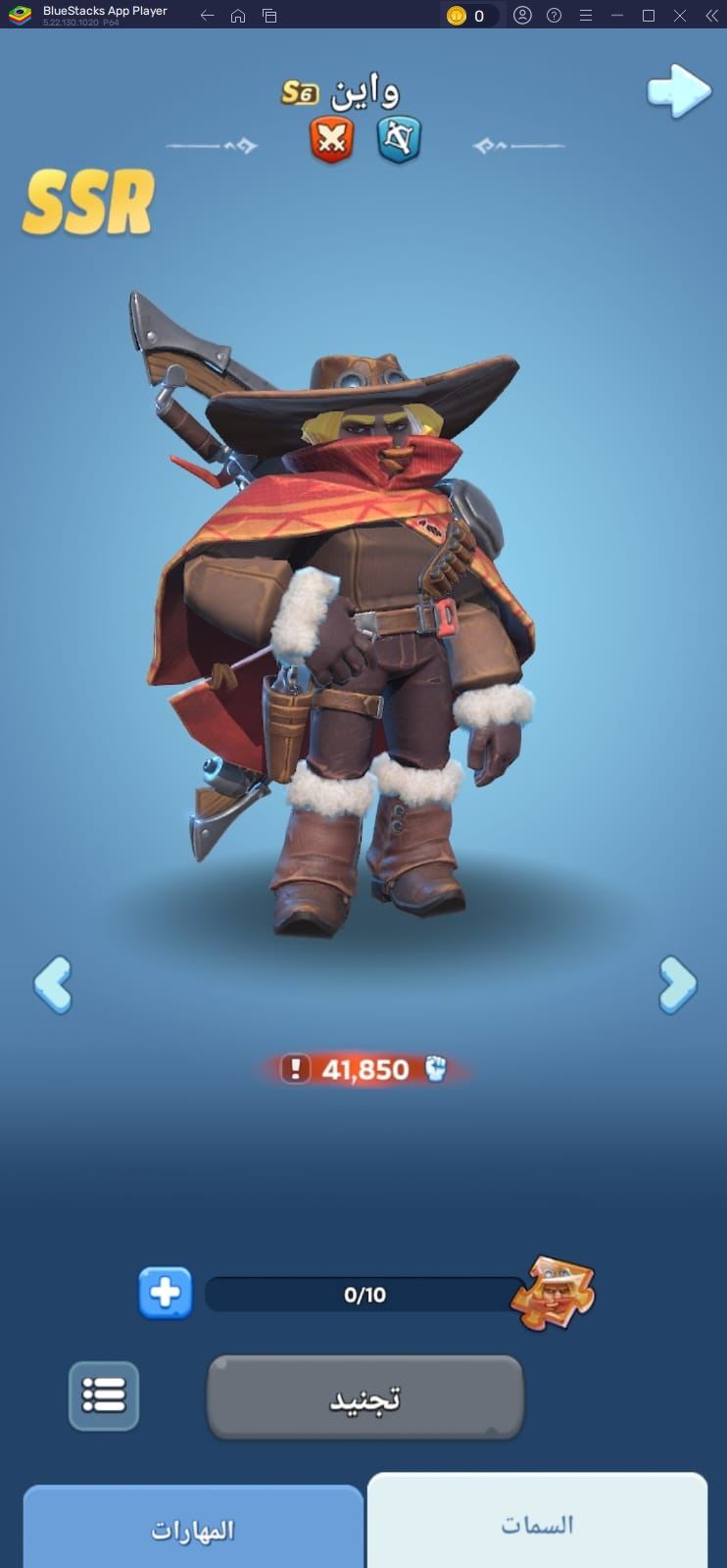Viewport: 727px width, 1568px height.
Task: Select the crossed swords role icon
Action: [x=331, y=138]
